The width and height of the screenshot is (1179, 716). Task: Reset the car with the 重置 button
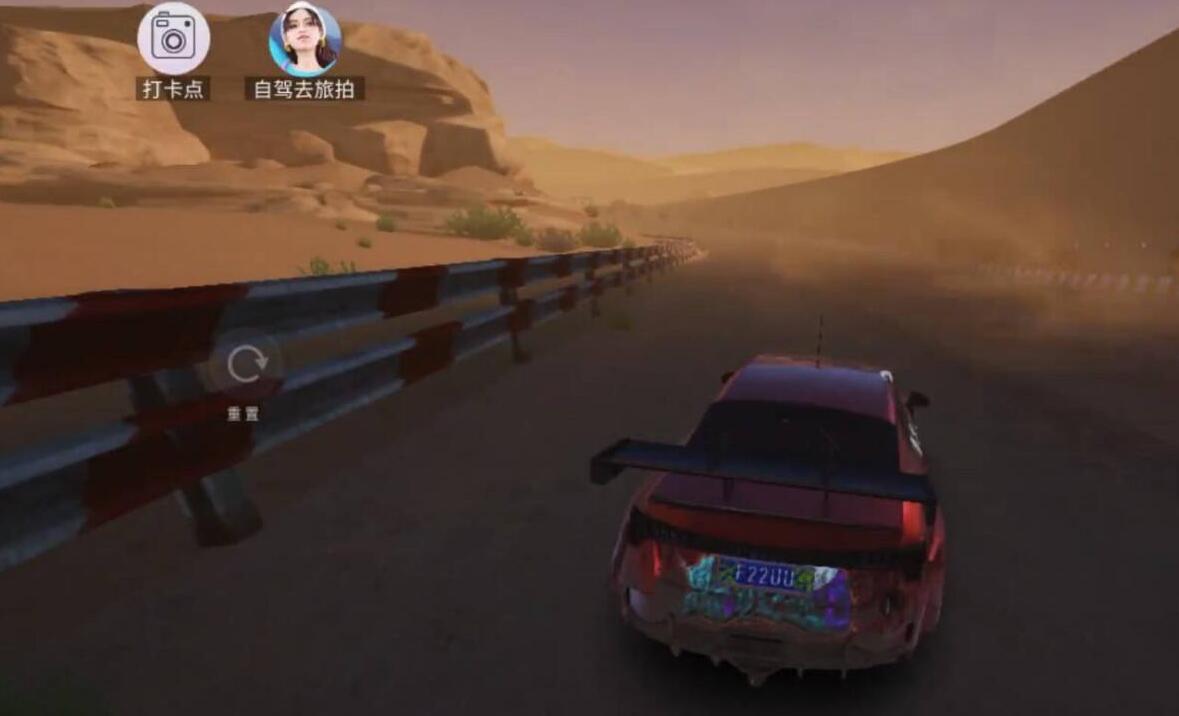(245, 366)
